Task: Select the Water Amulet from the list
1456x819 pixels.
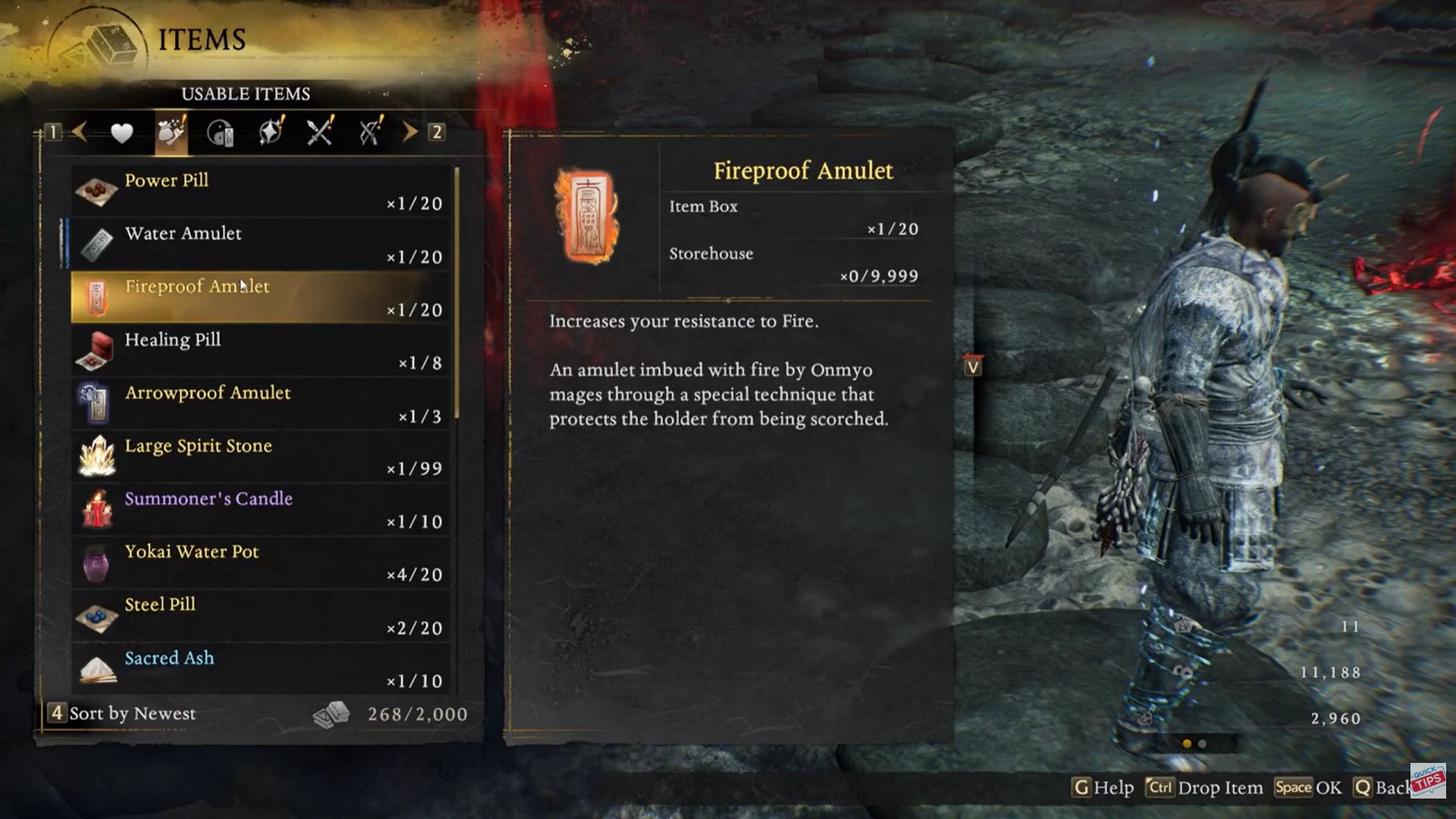Action: click(x=258, y=243)
